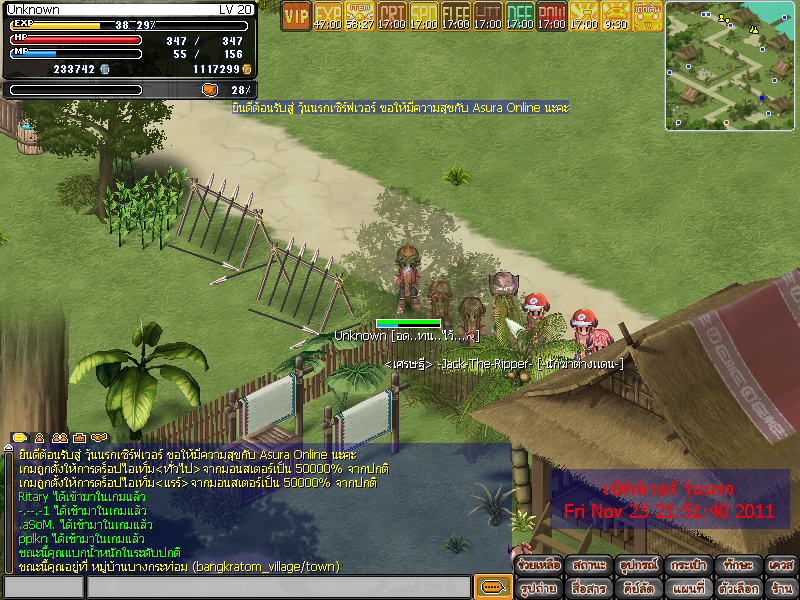Open the ช่วยเหลือ help menu
800x600 pixels.
pos(539,565)
